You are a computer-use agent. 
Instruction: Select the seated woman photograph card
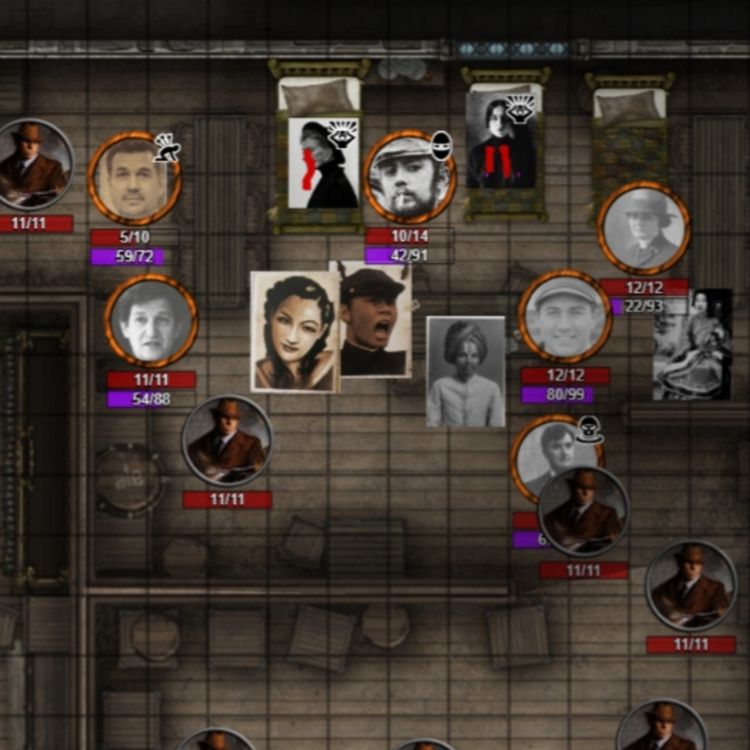pyautogui.click(x=692, y=345)
